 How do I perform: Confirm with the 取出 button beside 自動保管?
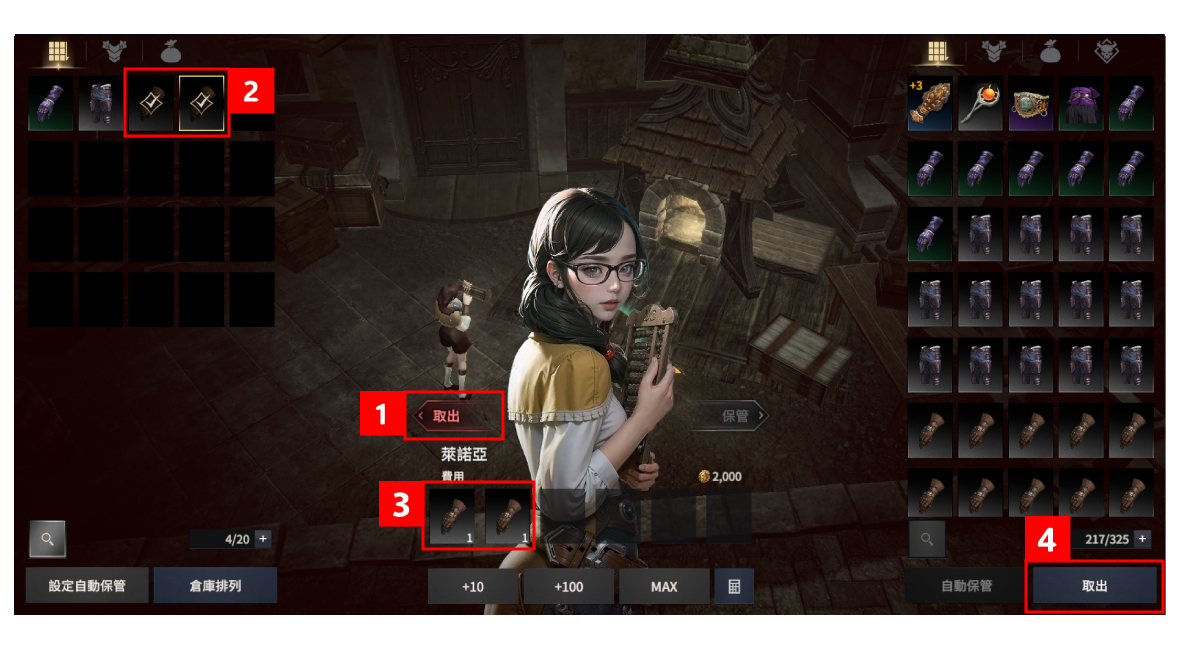(1095, 586)
